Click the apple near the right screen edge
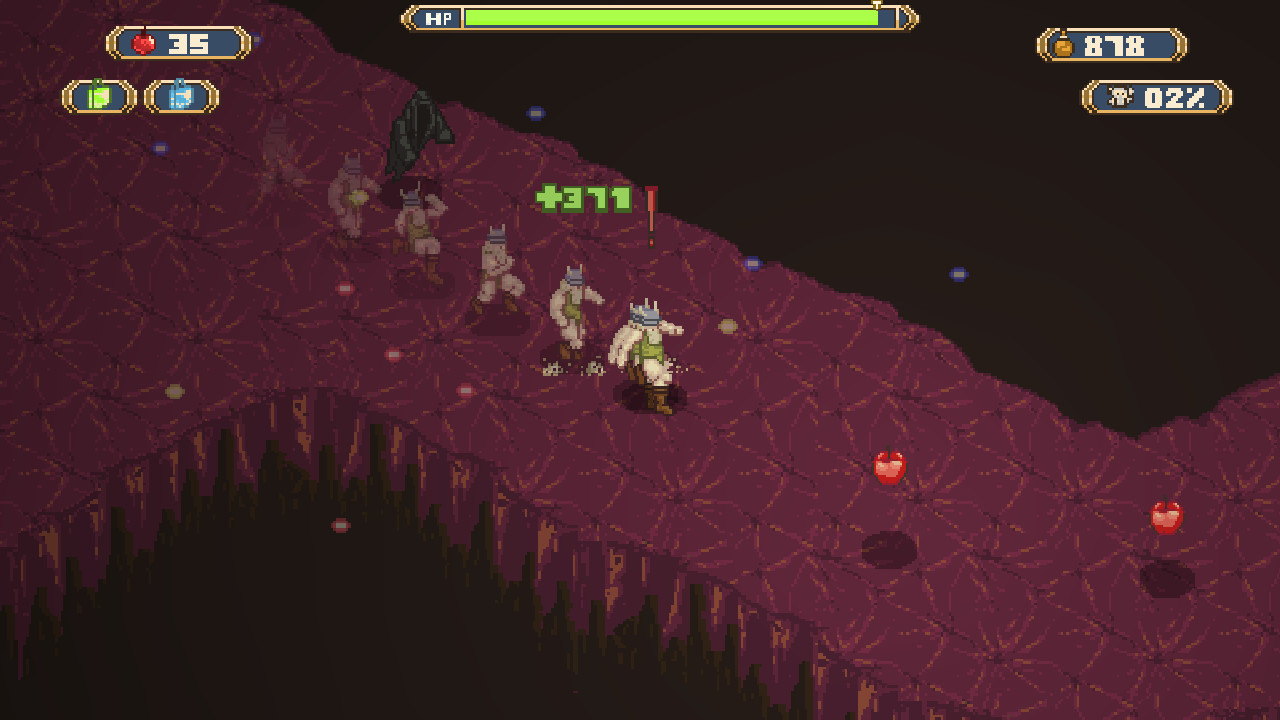 1166,516
